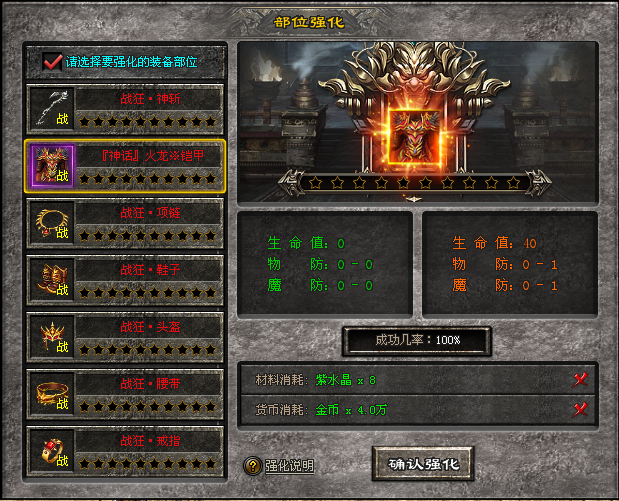Click the red X beside 紫水晶 material

[x=579, y=379]
